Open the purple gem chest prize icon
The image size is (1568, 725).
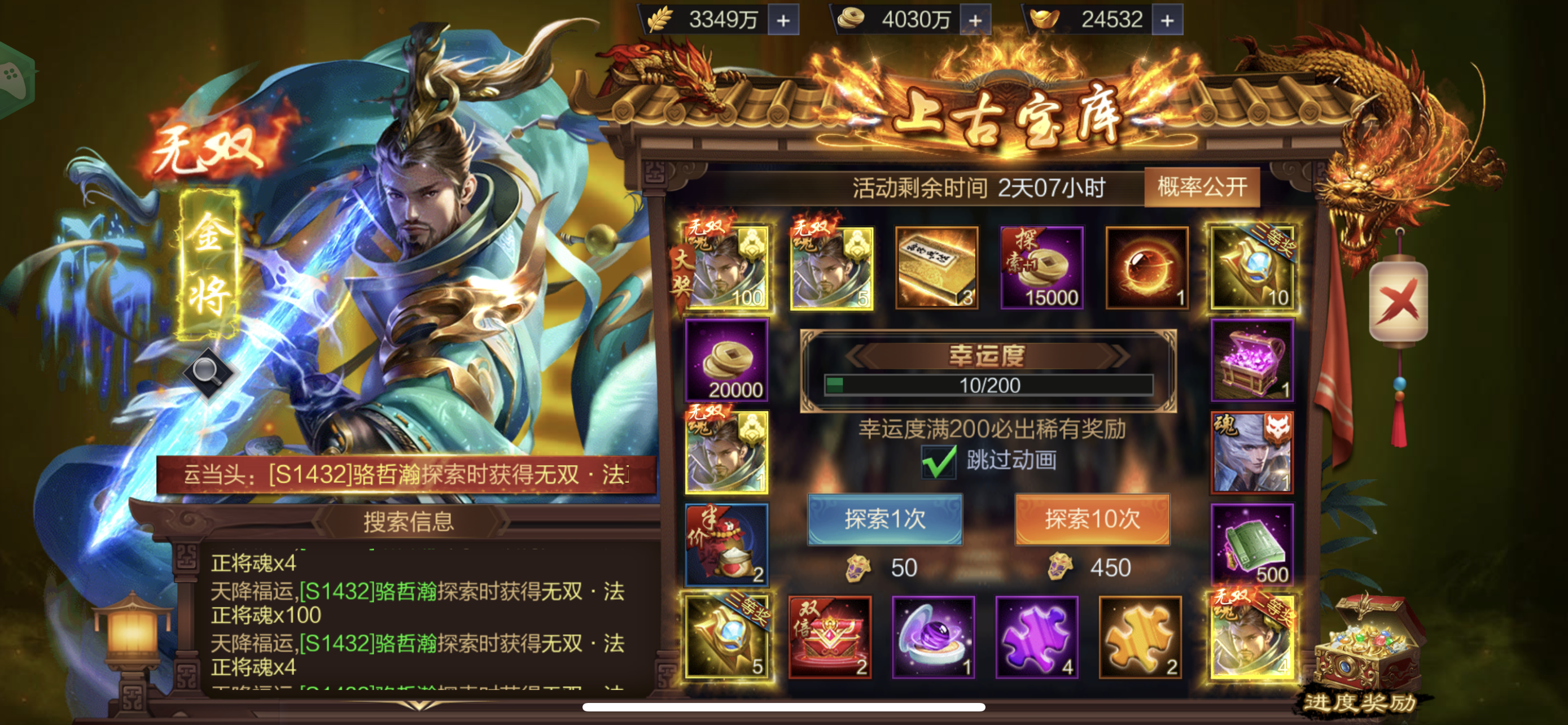click(x=1253, y=362)
